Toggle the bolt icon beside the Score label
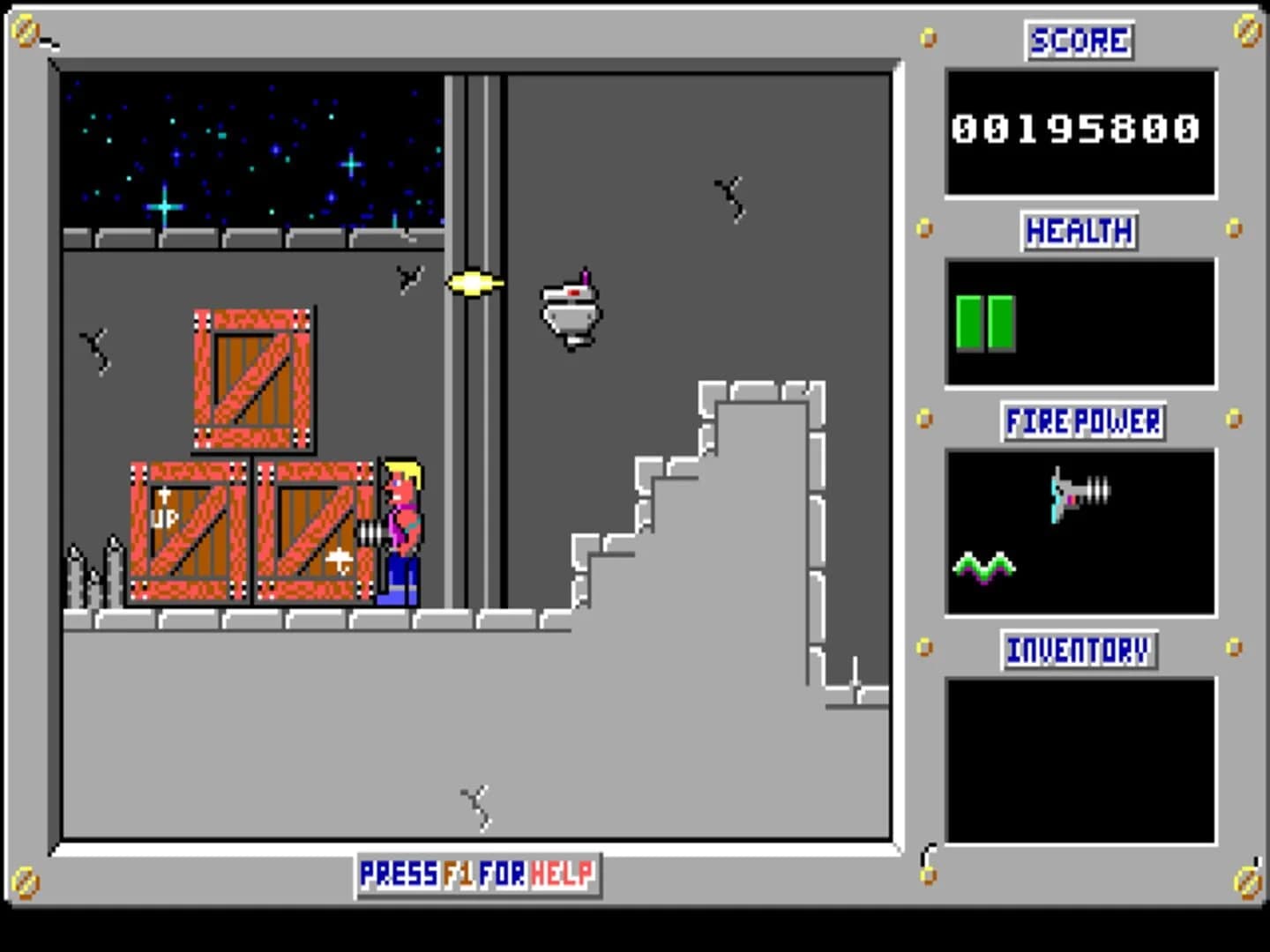 click(x=926, y=39)
